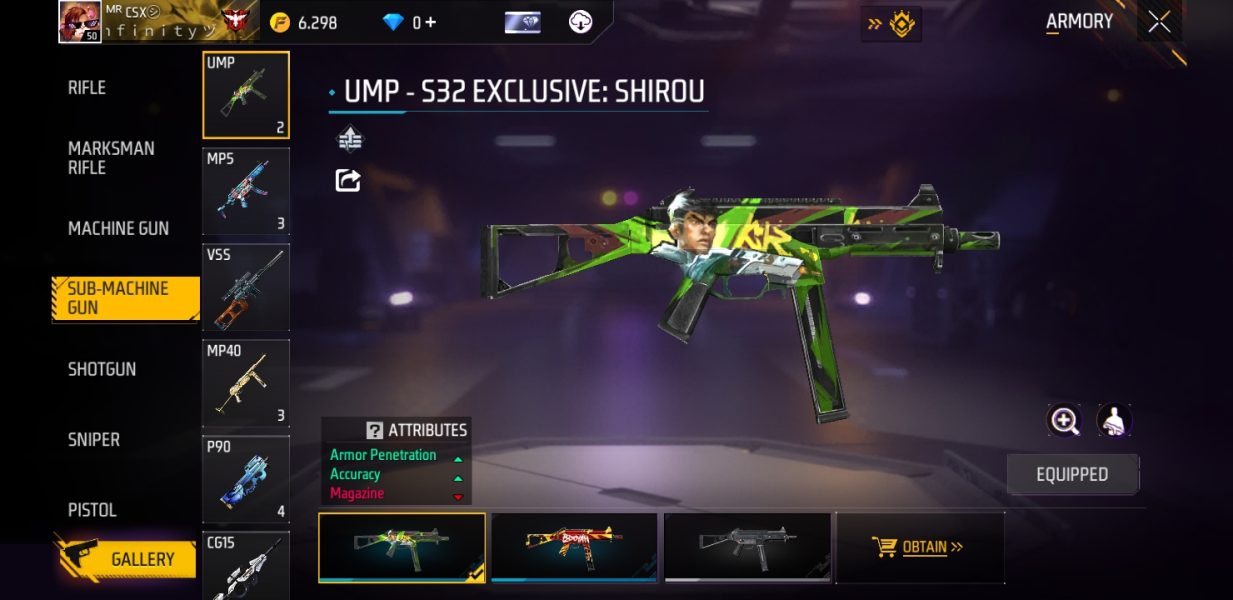
Task: Add diamonds using the plus button
Action: click(x=431, y=22)
